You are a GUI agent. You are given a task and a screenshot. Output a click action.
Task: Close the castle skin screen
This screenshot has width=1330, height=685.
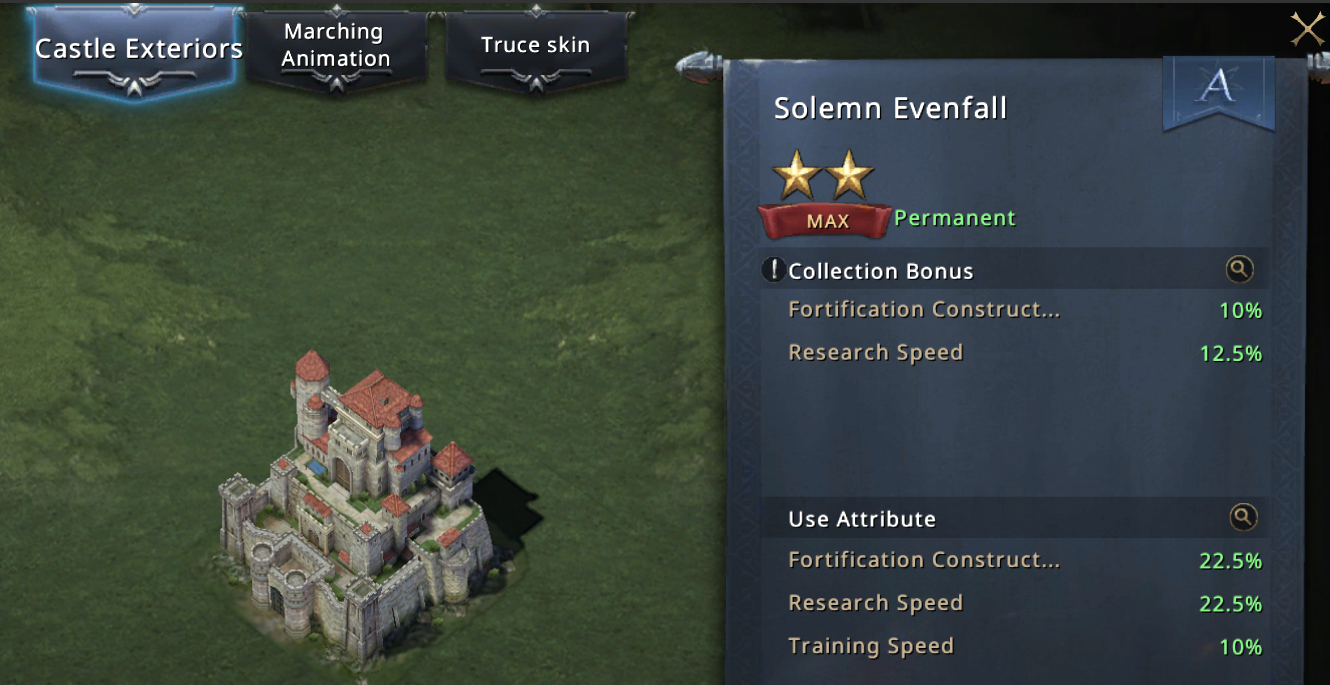1307,30
